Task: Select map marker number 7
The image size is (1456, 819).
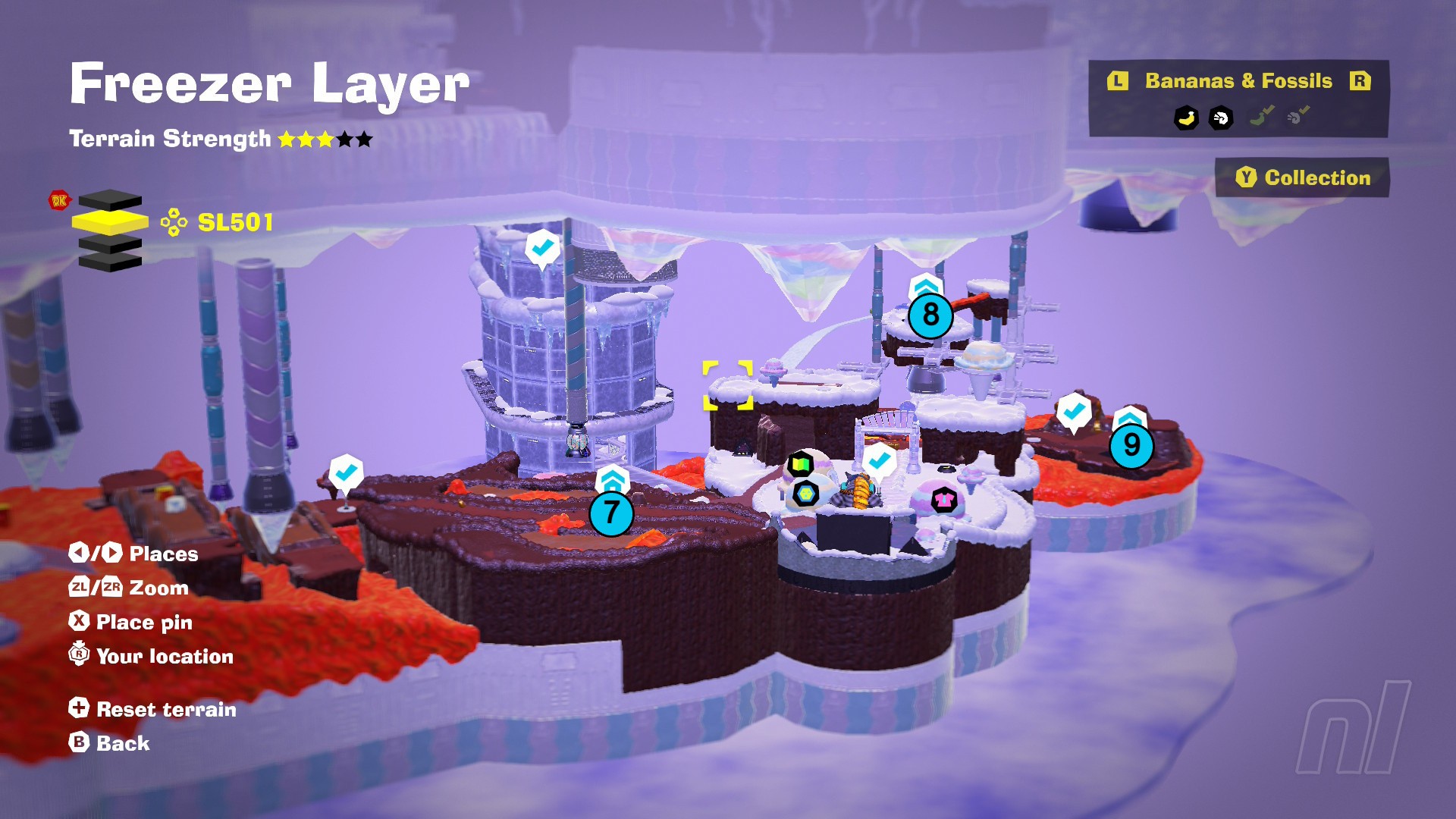Action: coord(611,513)
